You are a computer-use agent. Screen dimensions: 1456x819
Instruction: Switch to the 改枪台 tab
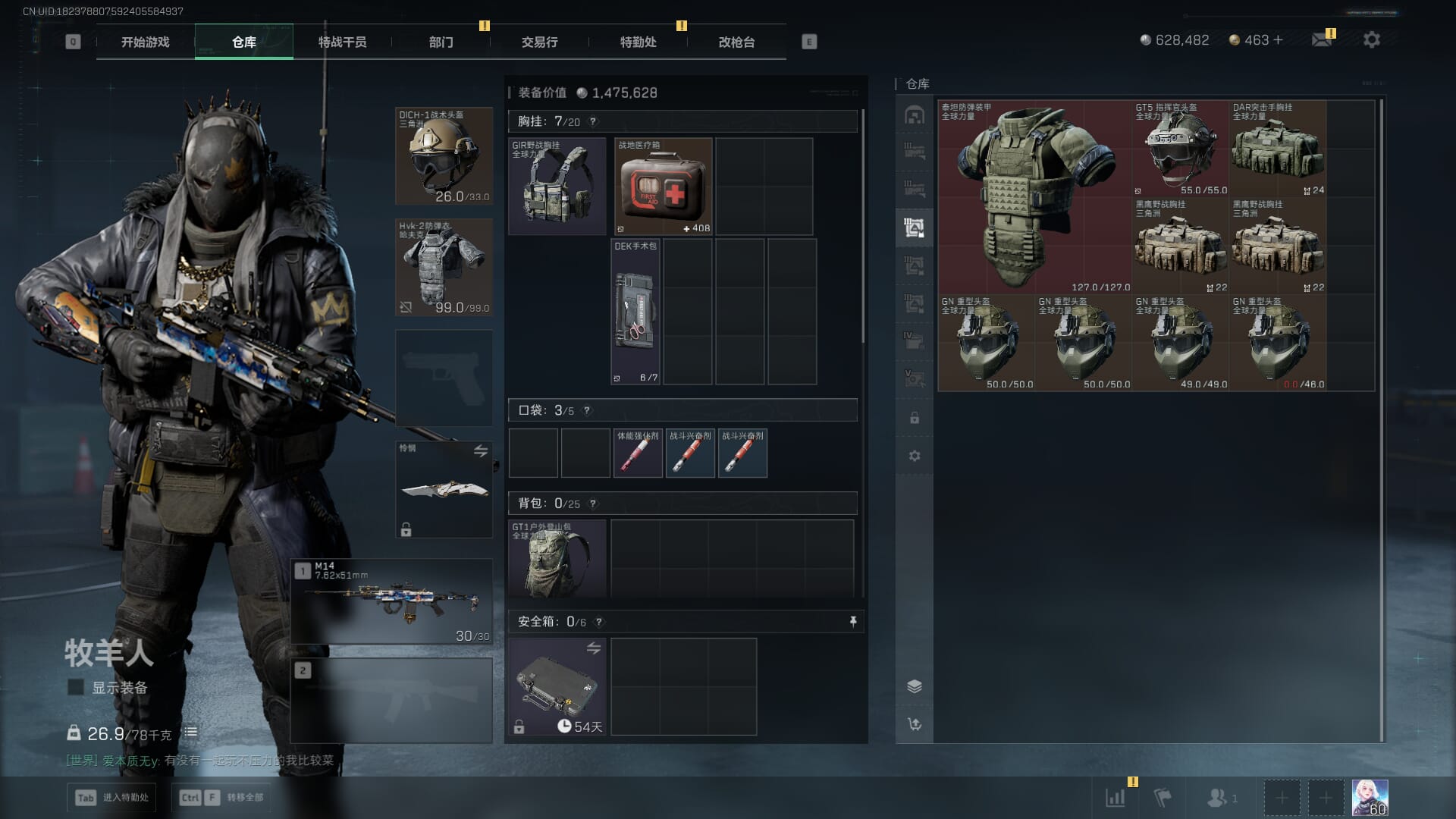pos(736,42)
